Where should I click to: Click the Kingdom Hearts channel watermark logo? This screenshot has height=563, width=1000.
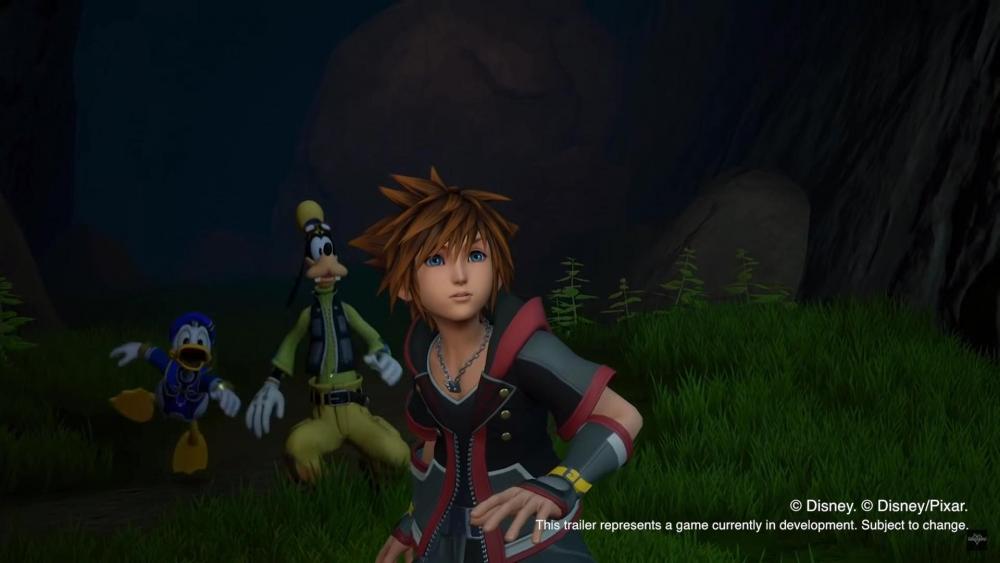pyautogui.click(x=975, y=542)
